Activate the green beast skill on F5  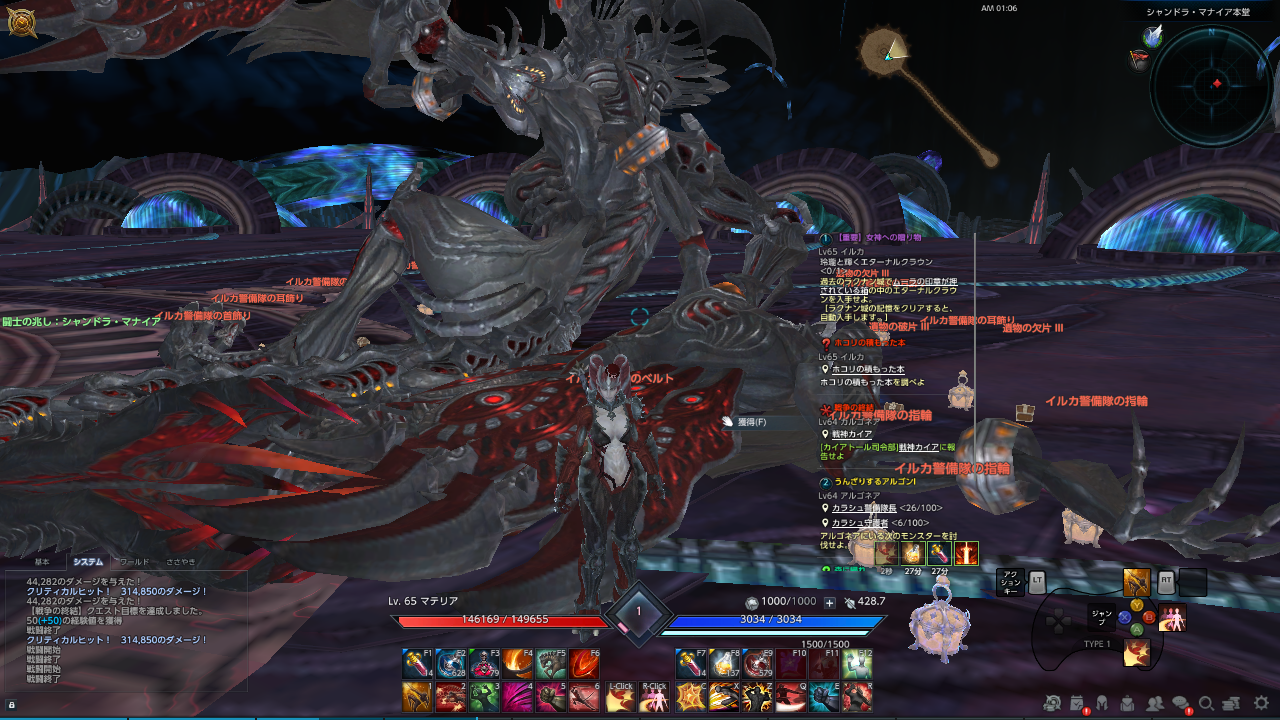(551, 664)
